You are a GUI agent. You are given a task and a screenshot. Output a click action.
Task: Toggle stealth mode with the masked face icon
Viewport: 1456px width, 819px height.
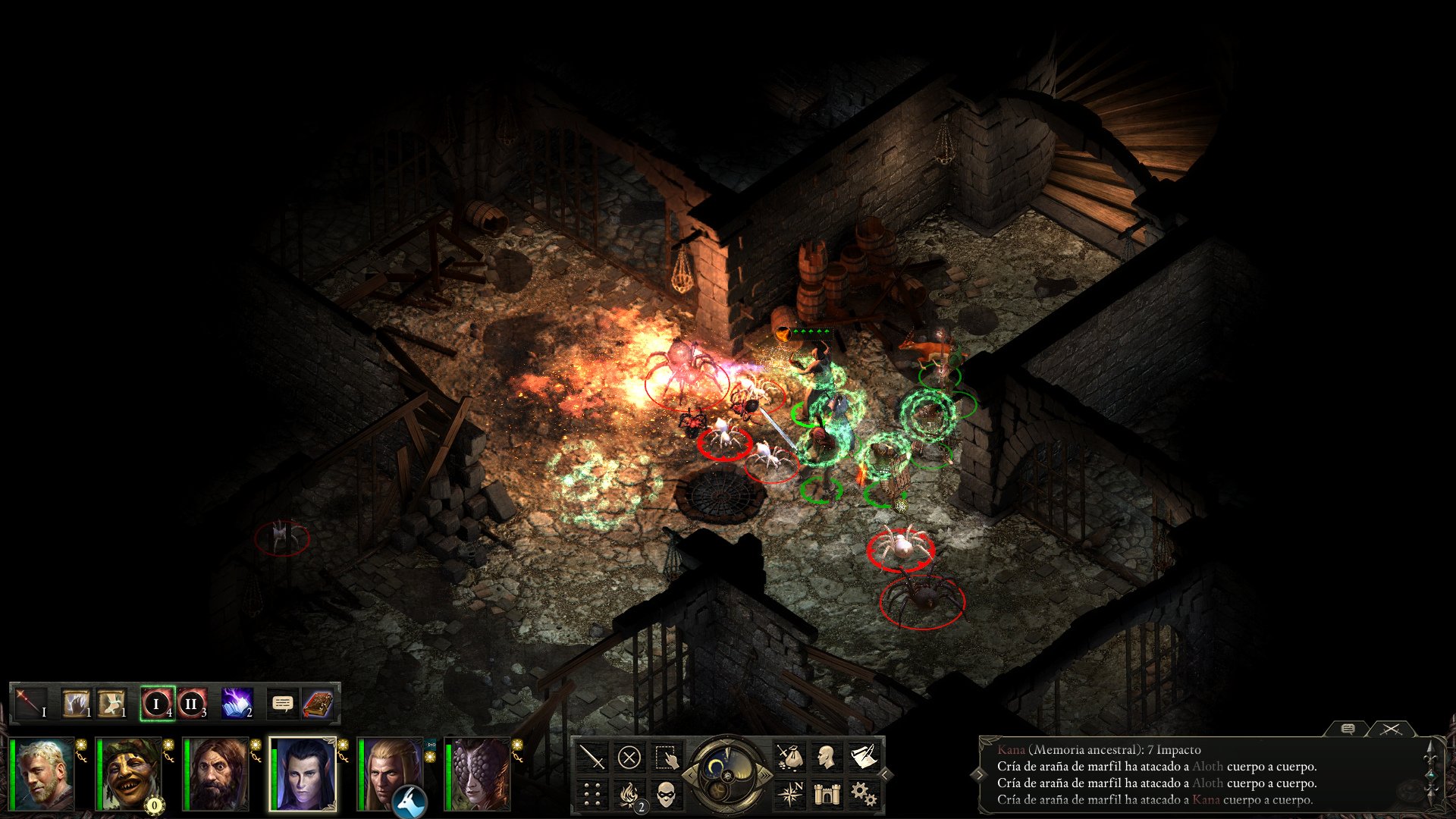667,796
